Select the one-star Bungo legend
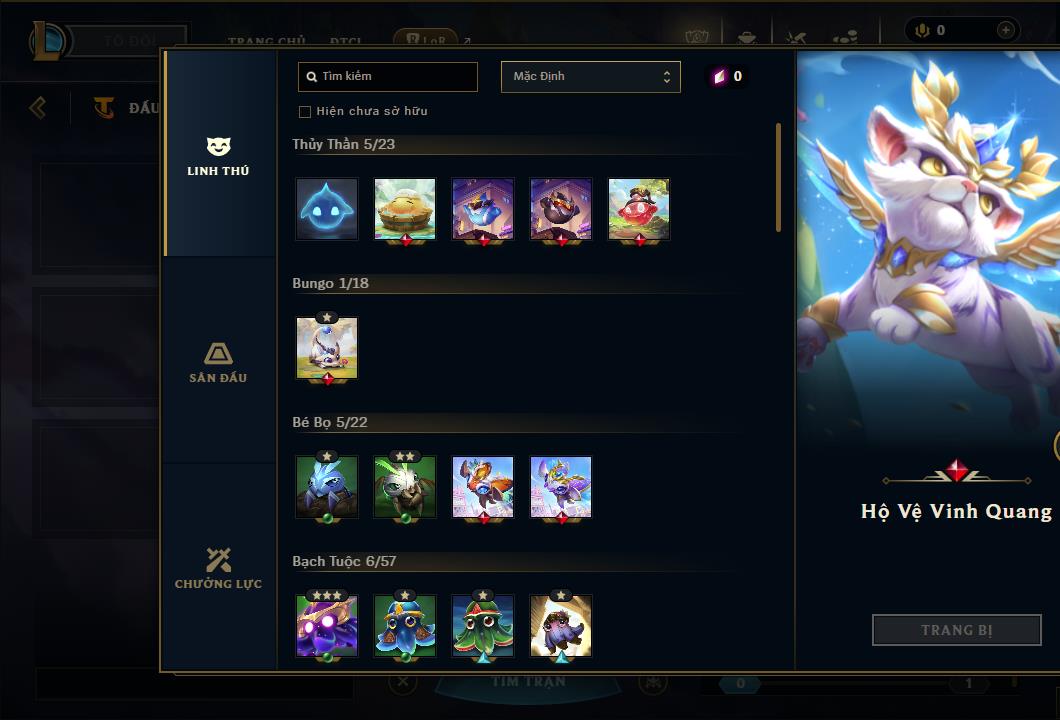Image resolution: width=1060 pixels, height=720 pixels. [327, 348]
